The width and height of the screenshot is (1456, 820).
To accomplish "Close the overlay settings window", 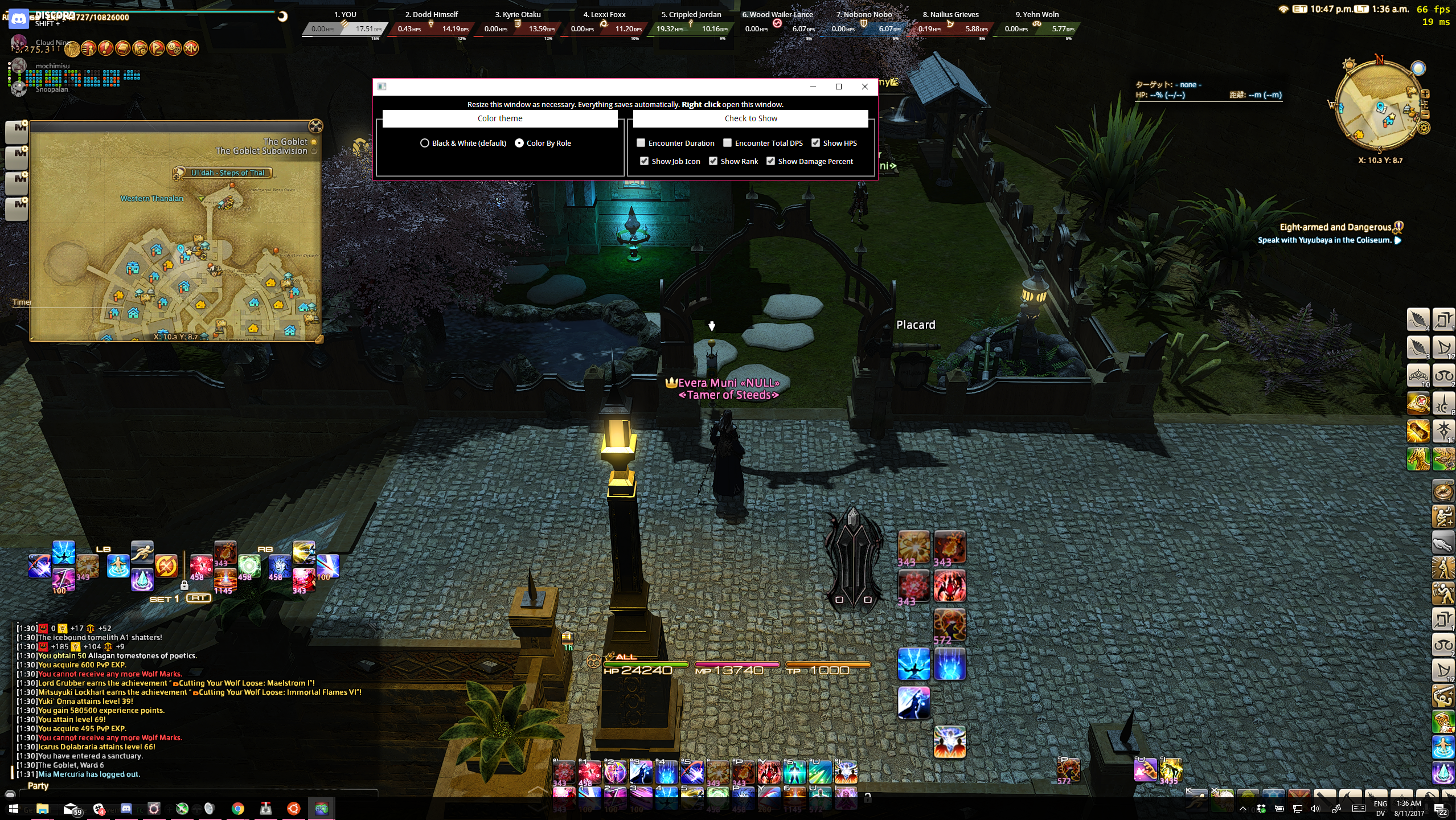I will [x=865, y=87].
